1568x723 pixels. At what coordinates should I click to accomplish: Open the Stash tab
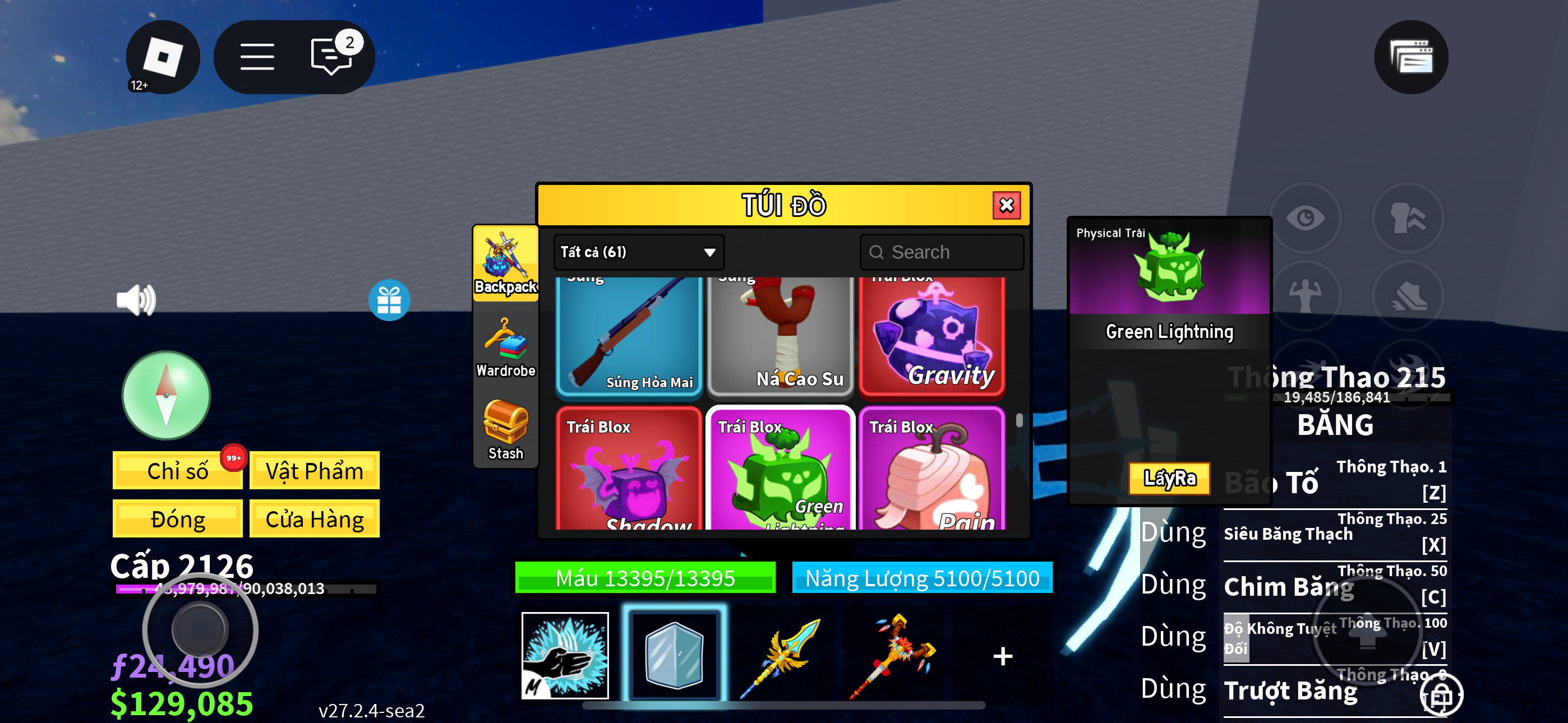pos(505,430)
